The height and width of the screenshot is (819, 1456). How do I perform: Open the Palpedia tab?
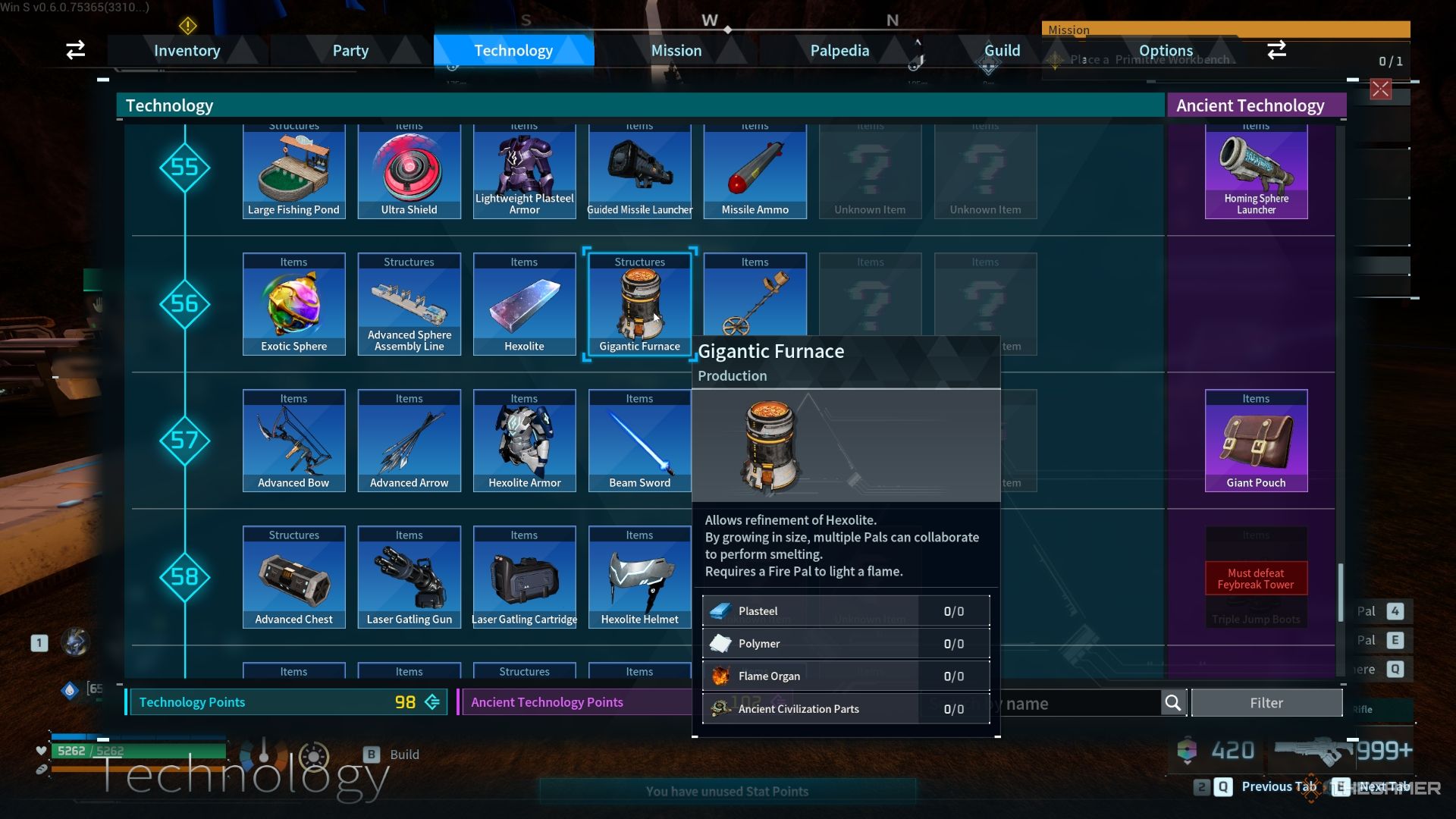(839, 51)
